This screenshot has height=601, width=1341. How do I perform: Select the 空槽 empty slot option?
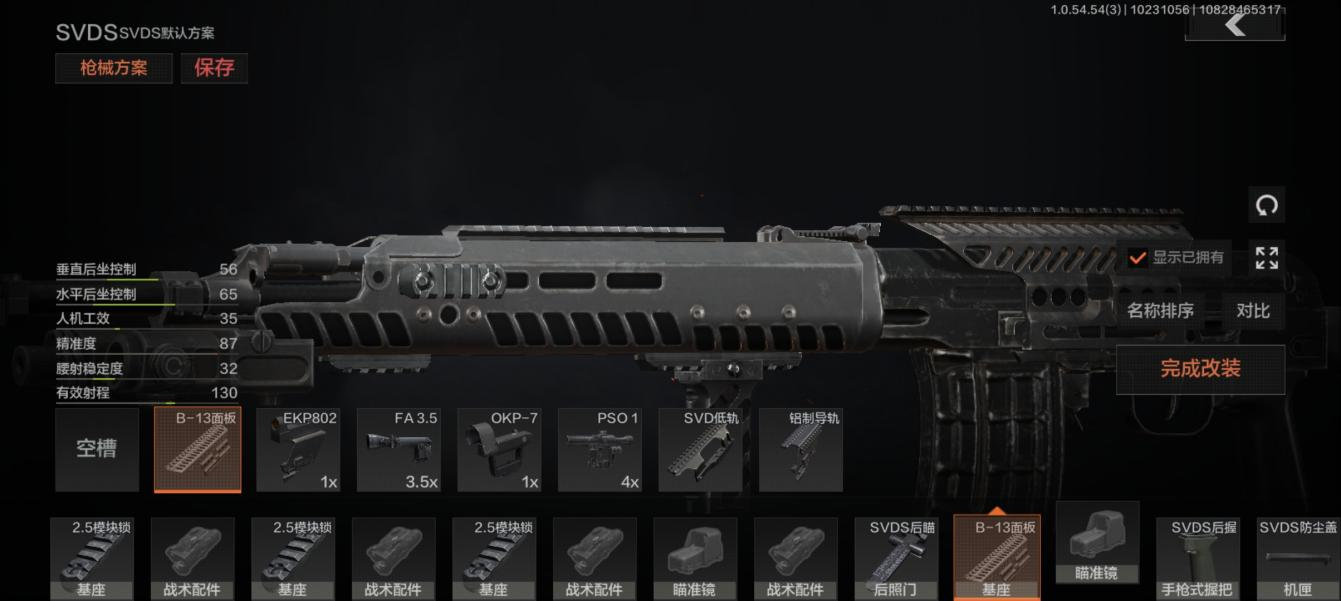[97, 449]
